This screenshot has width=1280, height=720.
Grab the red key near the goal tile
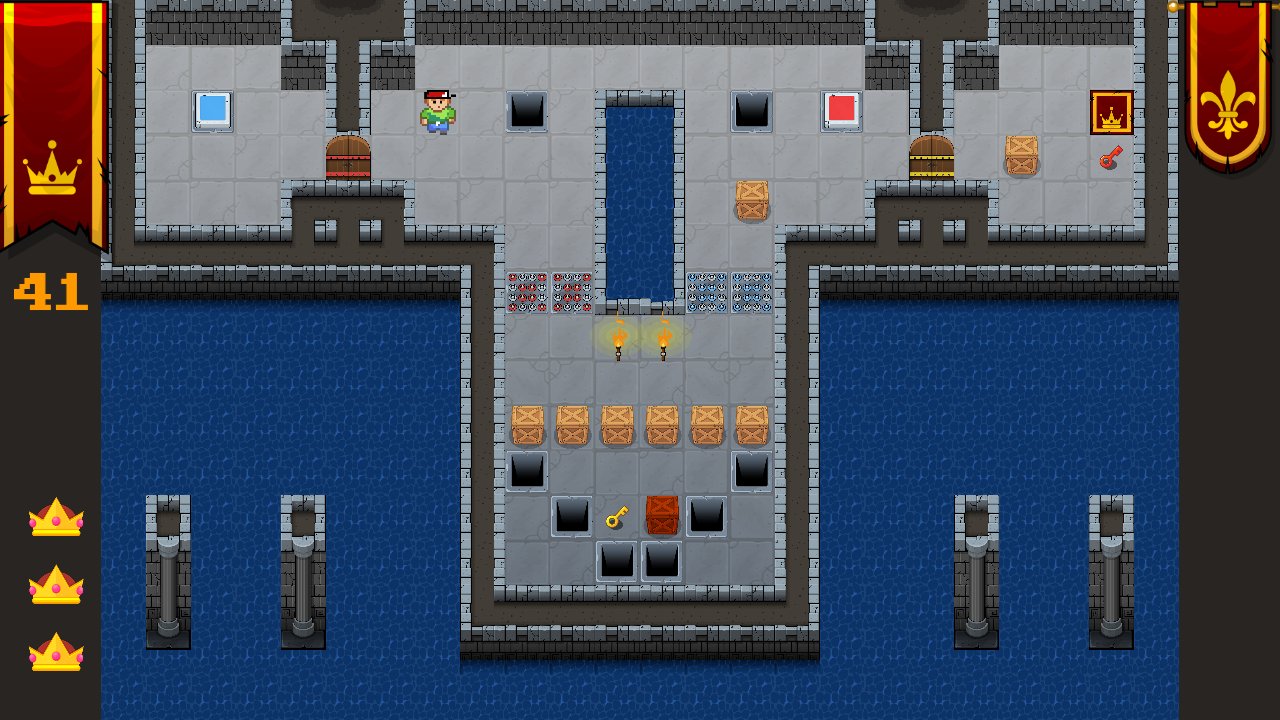tap(1110, 158)
